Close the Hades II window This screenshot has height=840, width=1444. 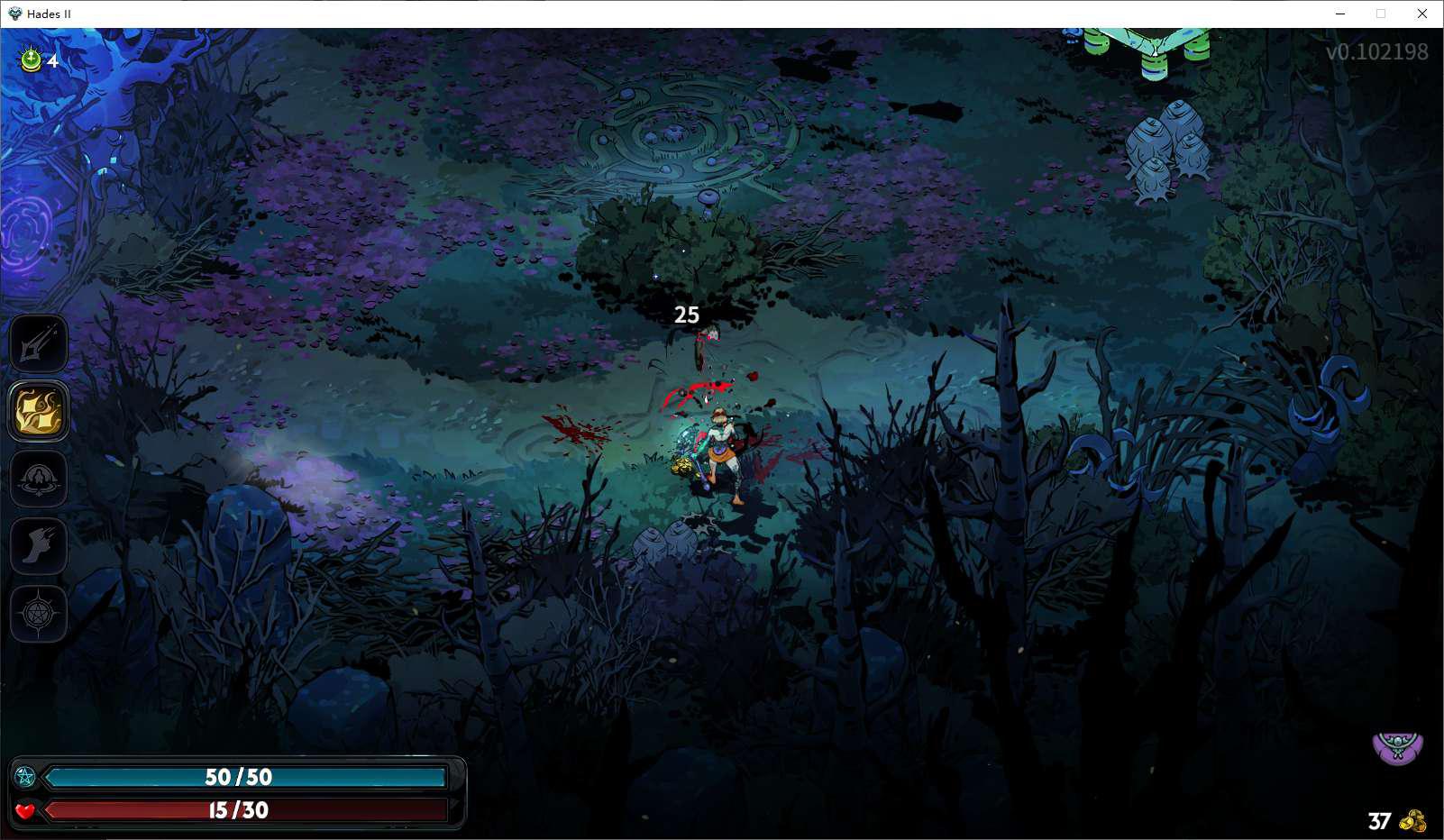(1422, 14)
